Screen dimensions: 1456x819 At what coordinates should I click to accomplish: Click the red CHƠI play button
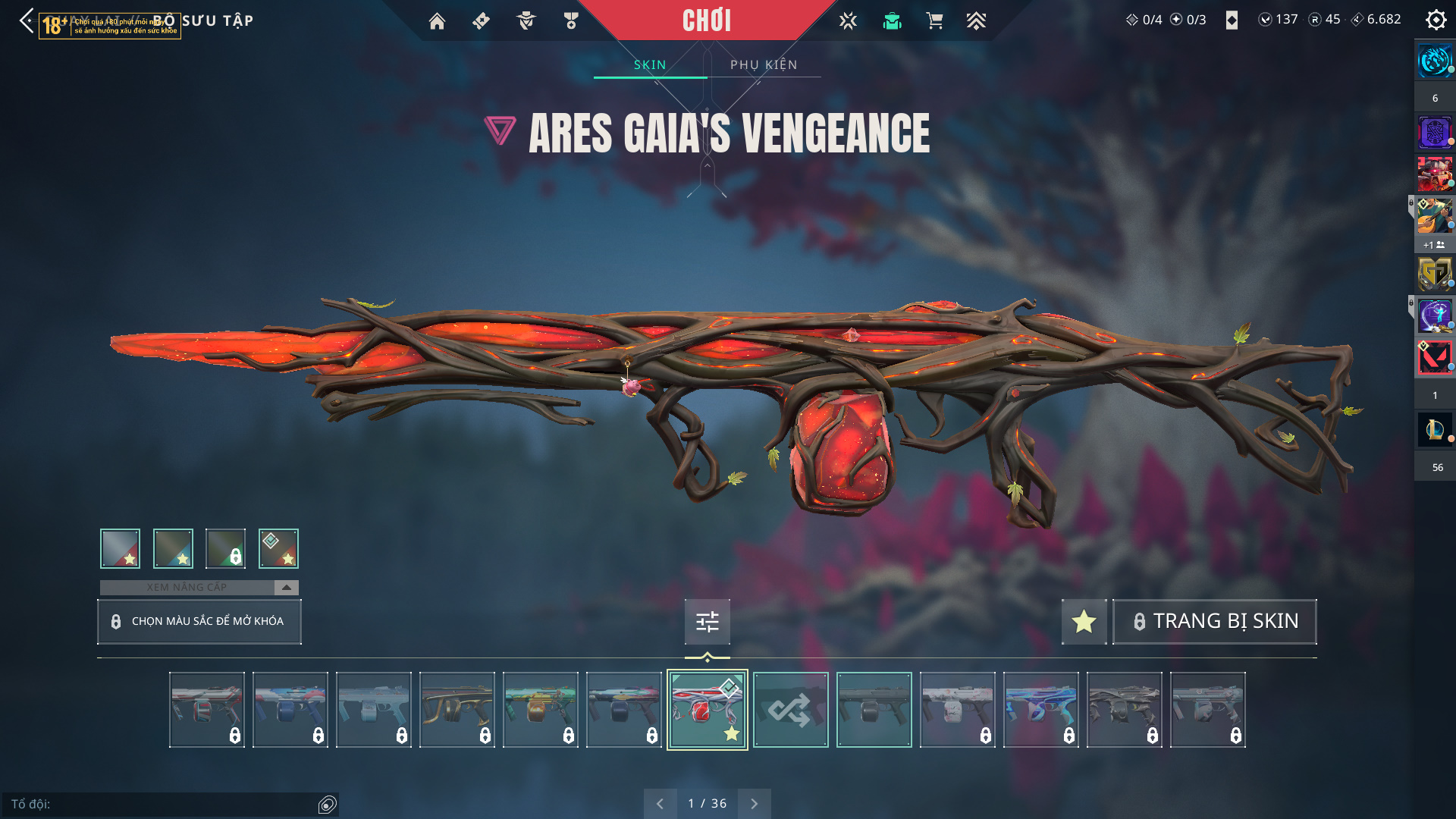click(x=707, y=20)
